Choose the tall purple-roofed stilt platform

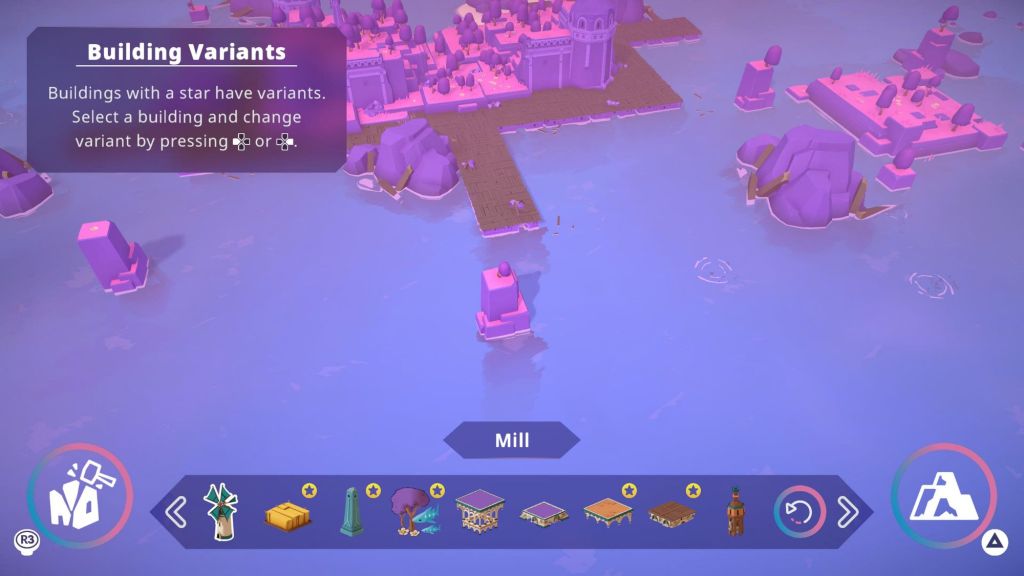coord(479,511)
